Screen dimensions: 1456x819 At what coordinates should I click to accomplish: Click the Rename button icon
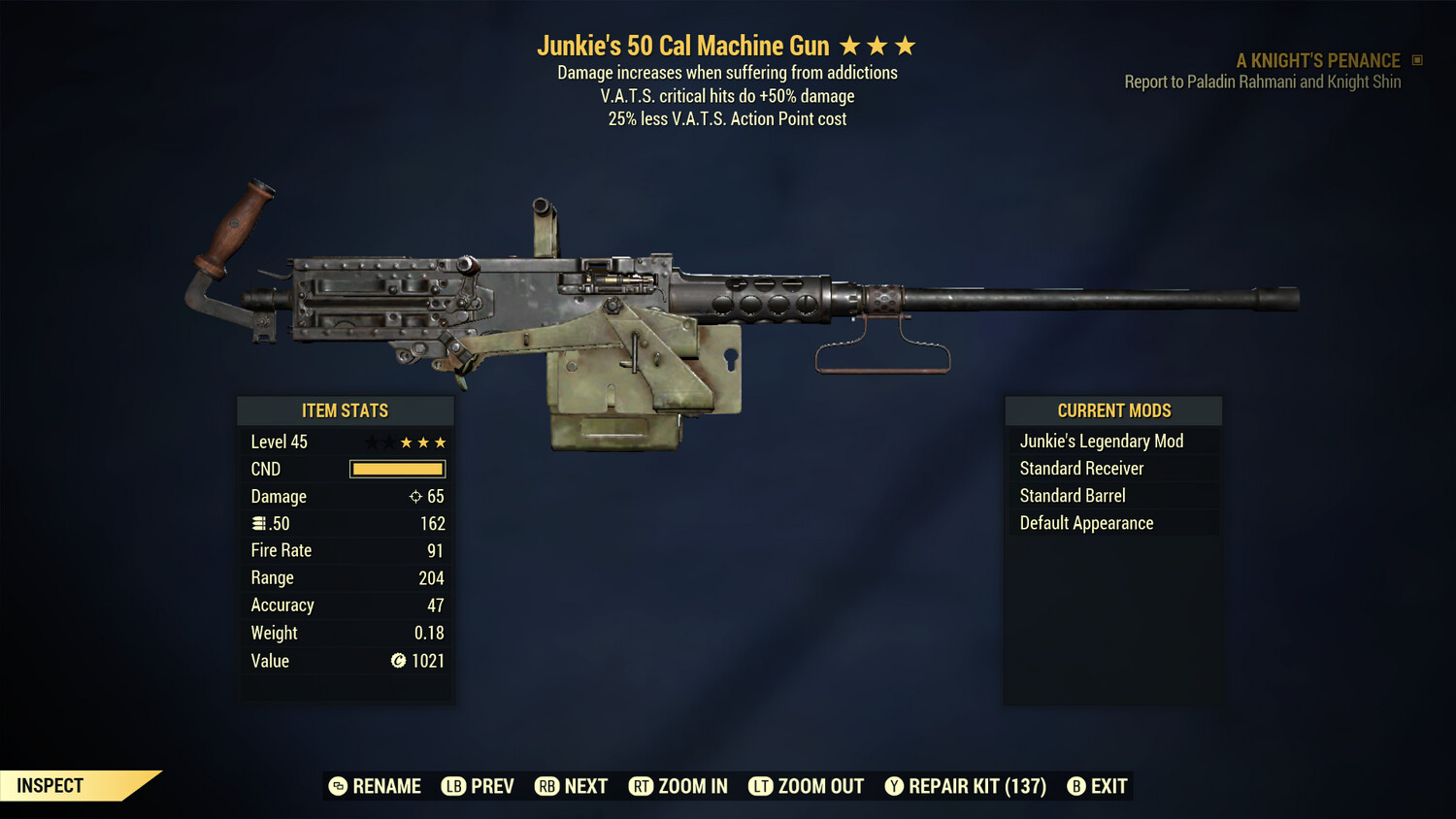tap(337, 786)
